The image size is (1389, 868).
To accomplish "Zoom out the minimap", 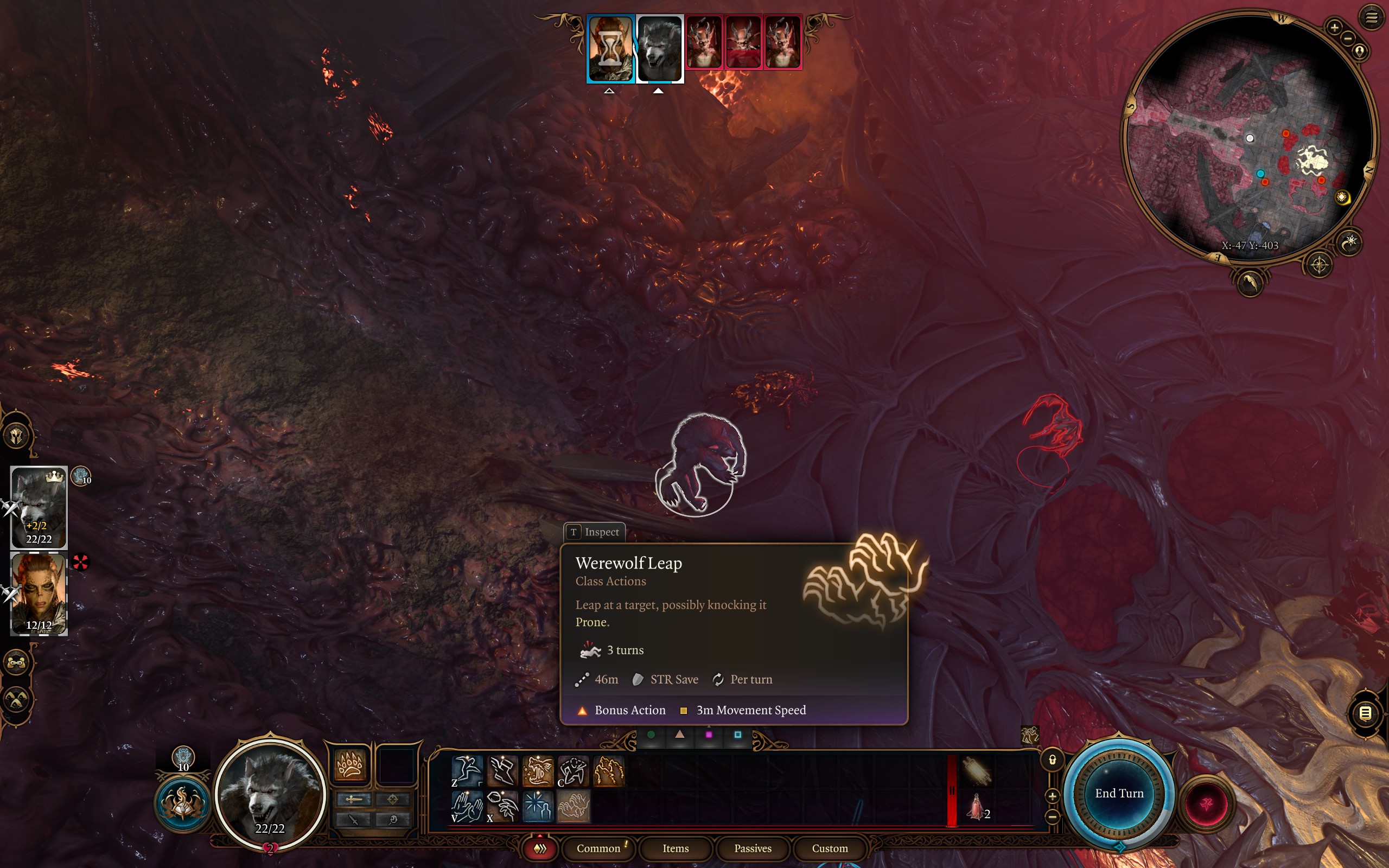I will click(1348, 39).
